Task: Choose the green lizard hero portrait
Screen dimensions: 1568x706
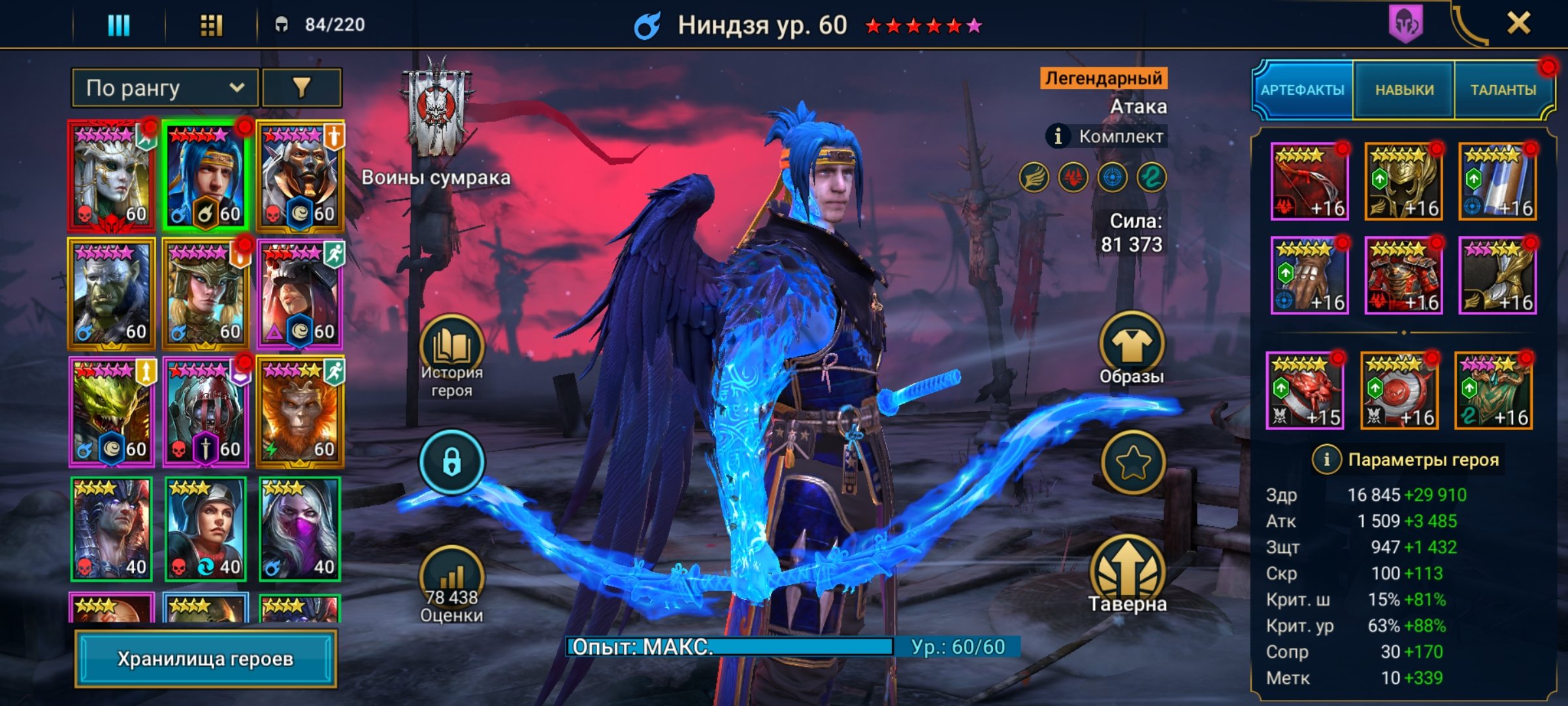Action: coord(112,412)
